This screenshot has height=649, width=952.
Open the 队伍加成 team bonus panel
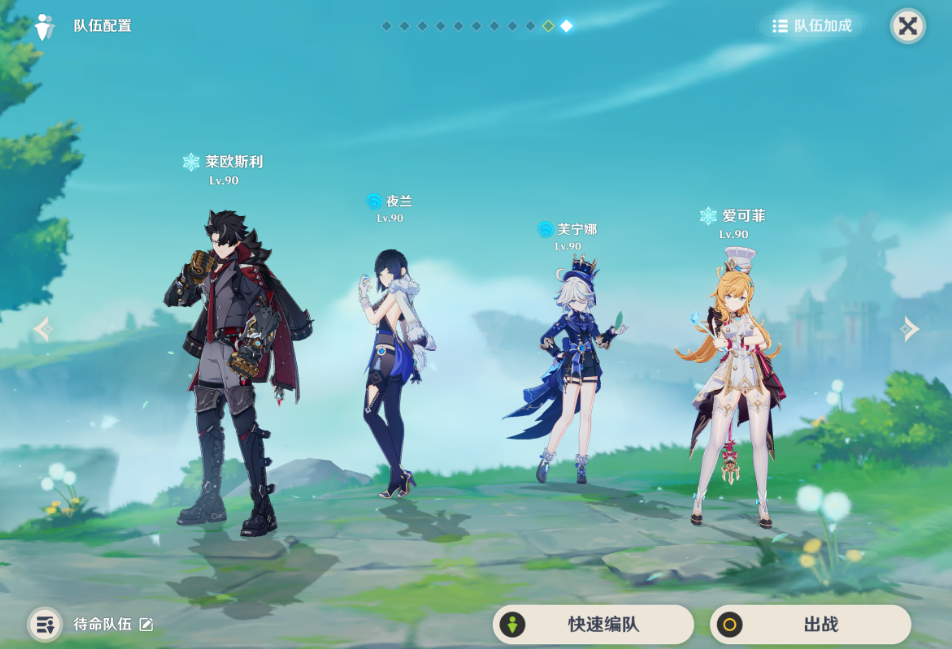click(x=811, y=26)
